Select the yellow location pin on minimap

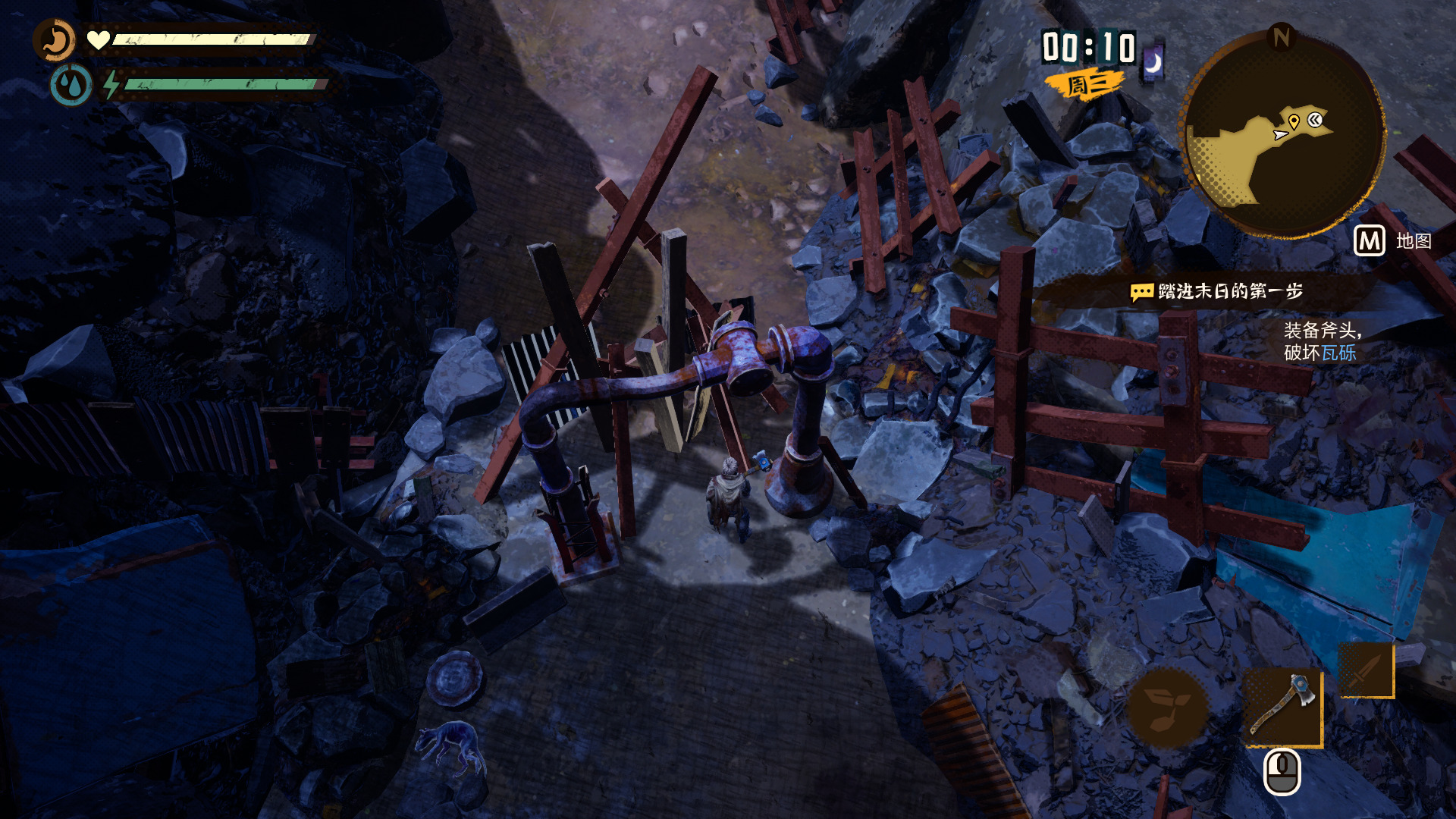click(1294, 121)
